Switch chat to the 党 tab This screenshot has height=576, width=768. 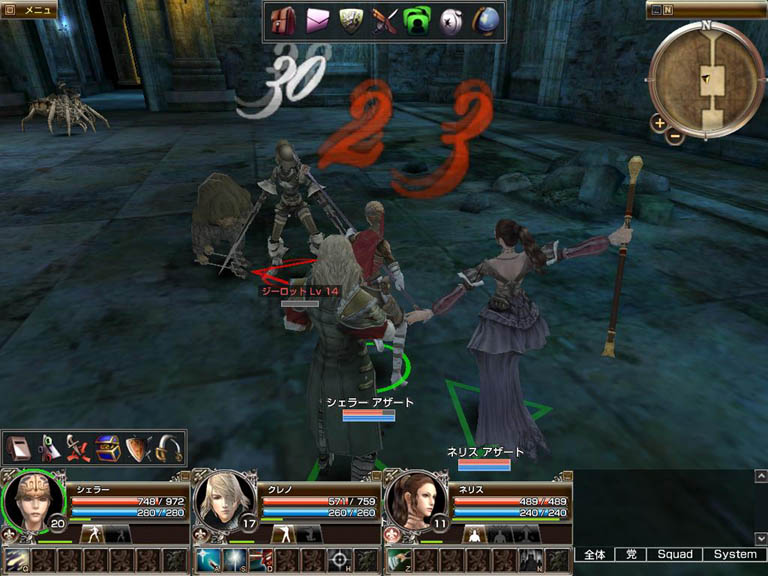[631, 554]
